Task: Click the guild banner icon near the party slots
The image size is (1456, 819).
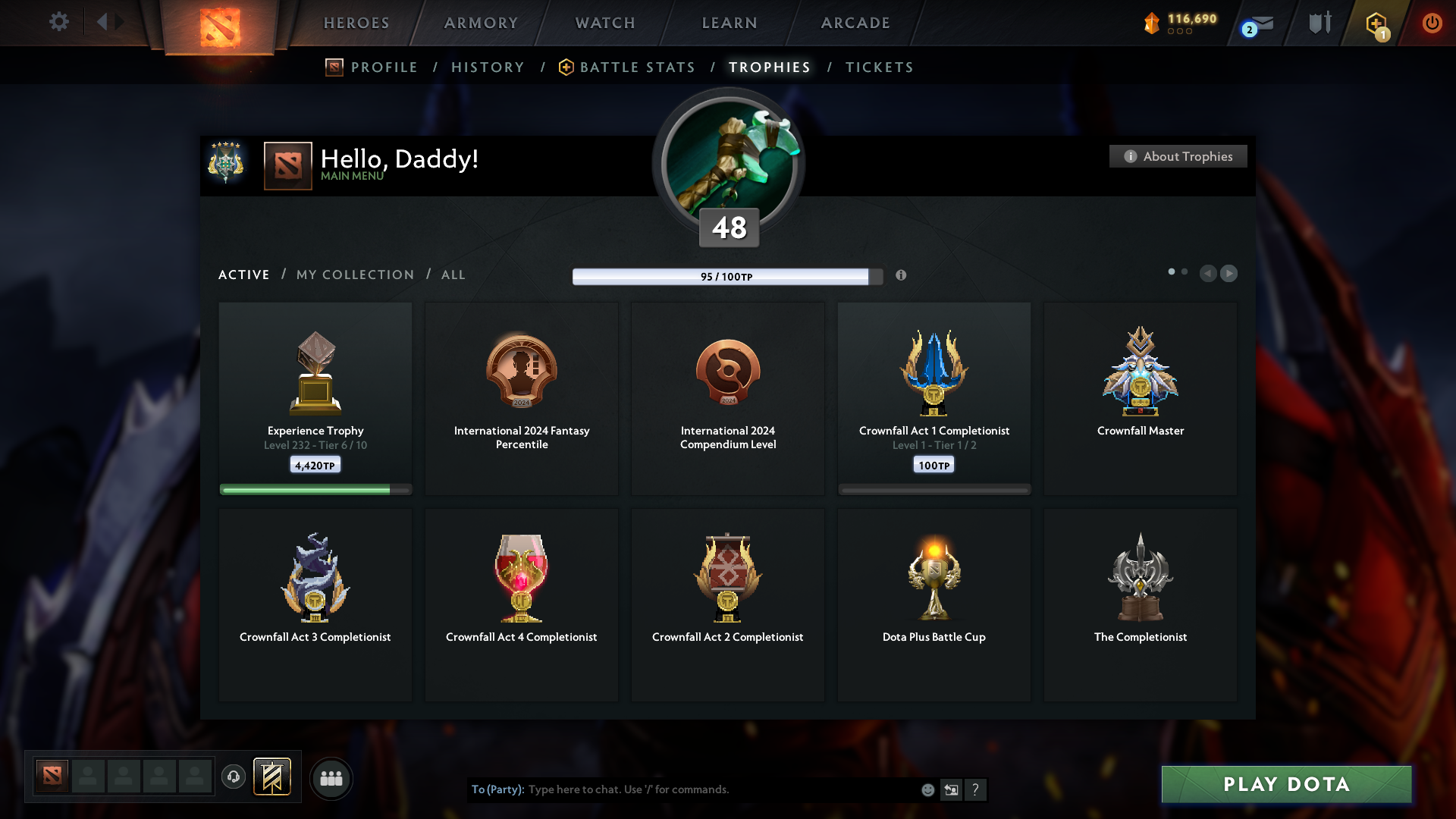Action: tap(273, 777)
